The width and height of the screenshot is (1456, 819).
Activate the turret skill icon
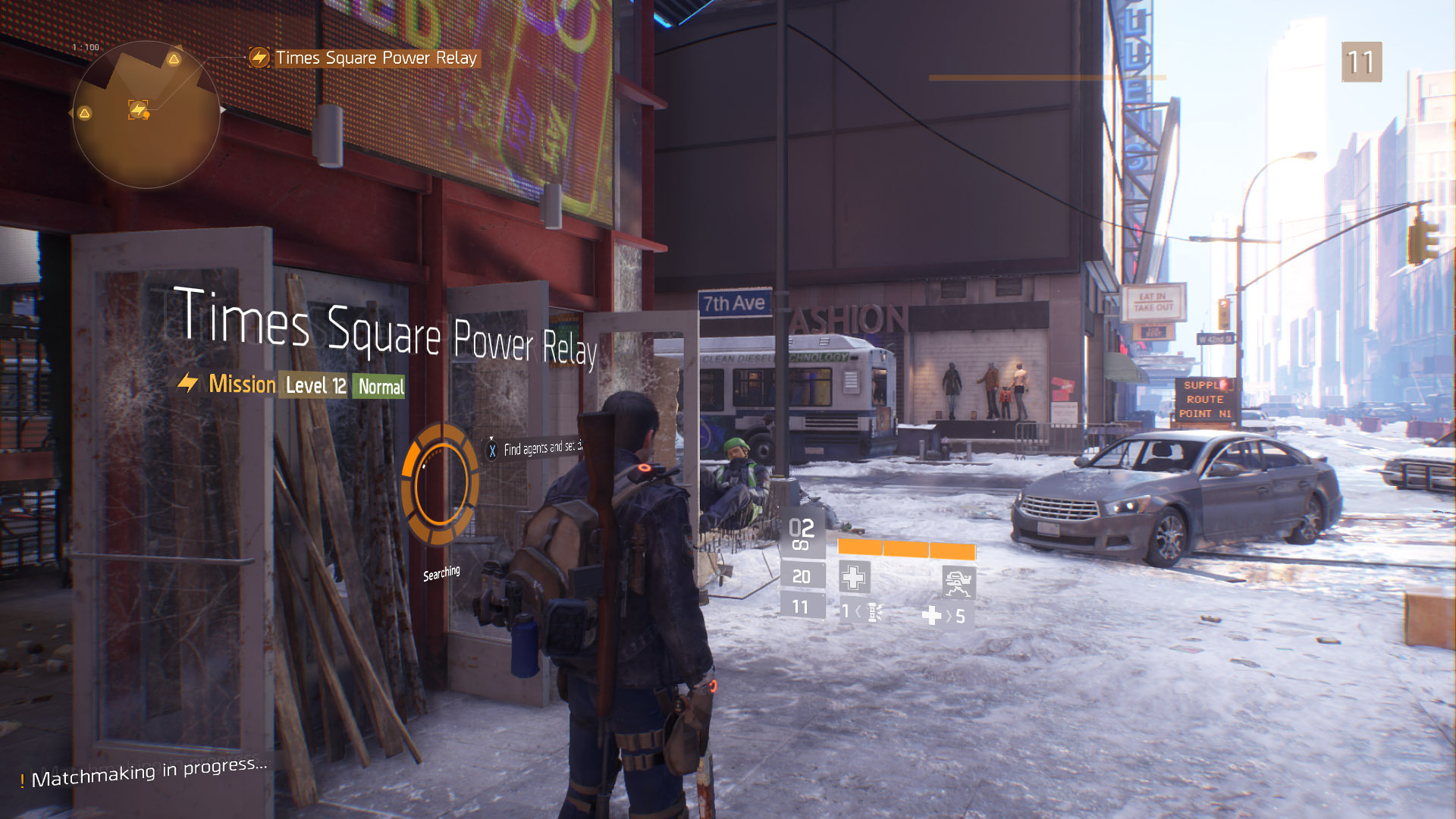tap(959, 582)
